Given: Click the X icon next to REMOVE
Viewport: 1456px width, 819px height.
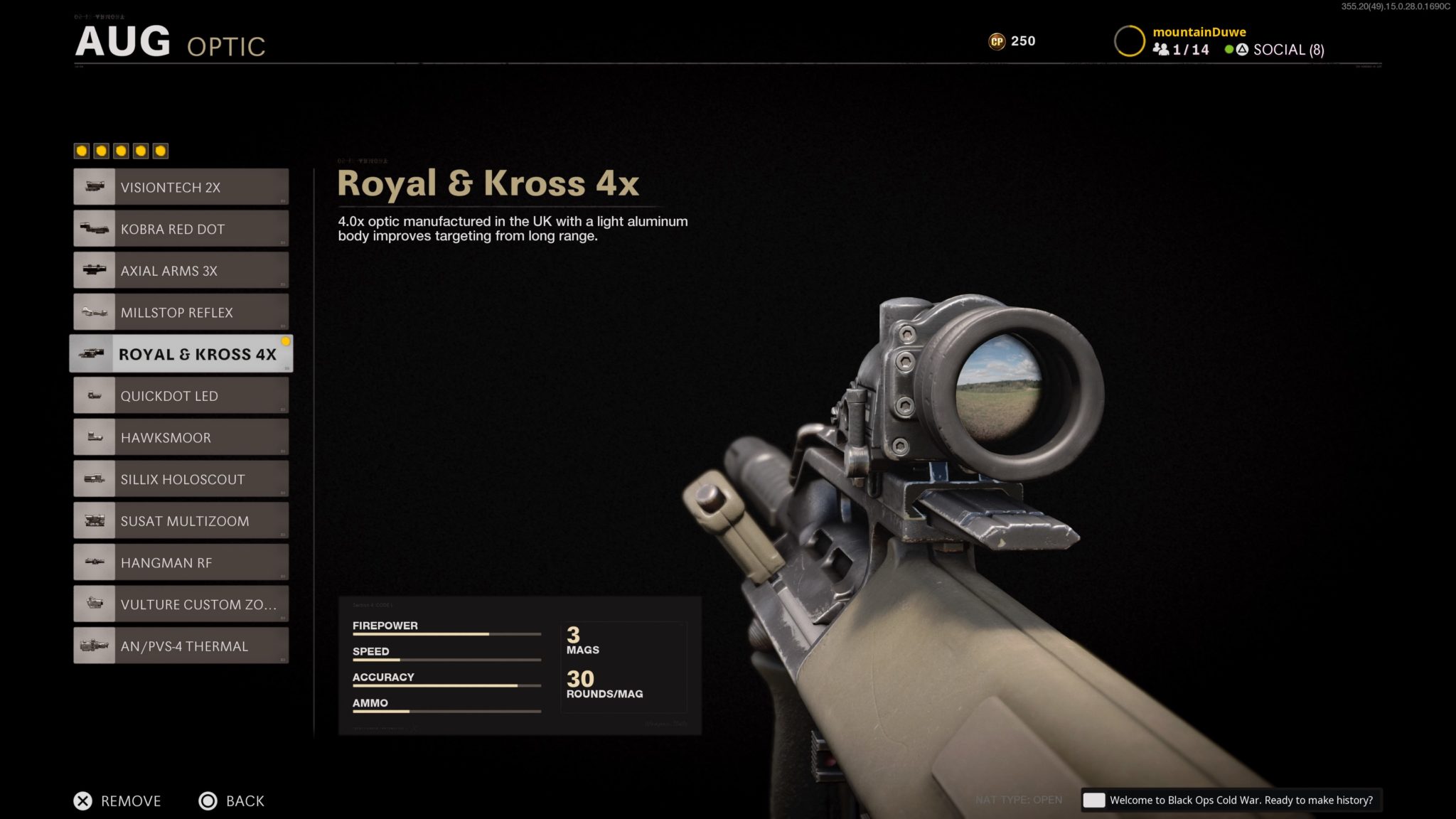Looking at the screenshot, I should 83,801.
